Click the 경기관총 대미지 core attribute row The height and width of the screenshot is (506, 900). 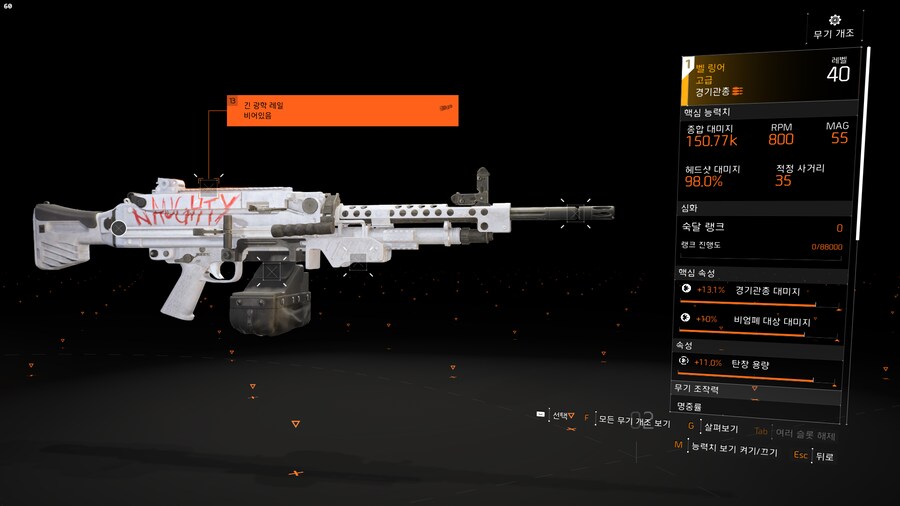pyautogui.click(x=762, y=291)
